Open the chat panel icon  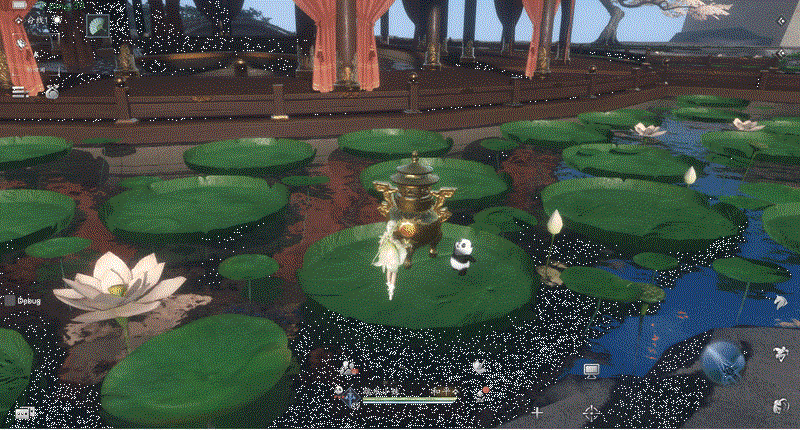[24, 412]
